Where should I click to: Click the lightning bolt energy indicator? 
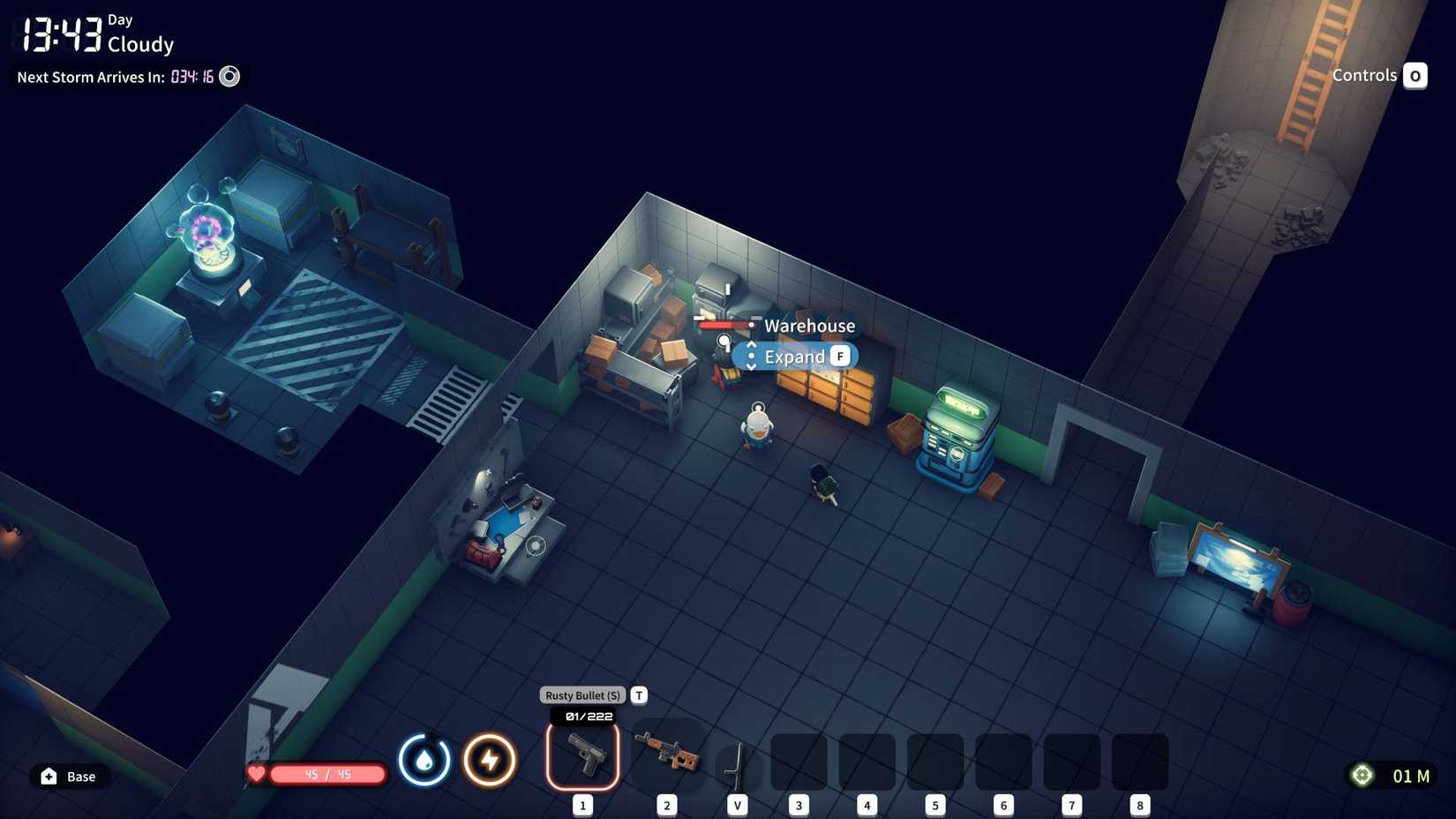[x=491, y=760]
